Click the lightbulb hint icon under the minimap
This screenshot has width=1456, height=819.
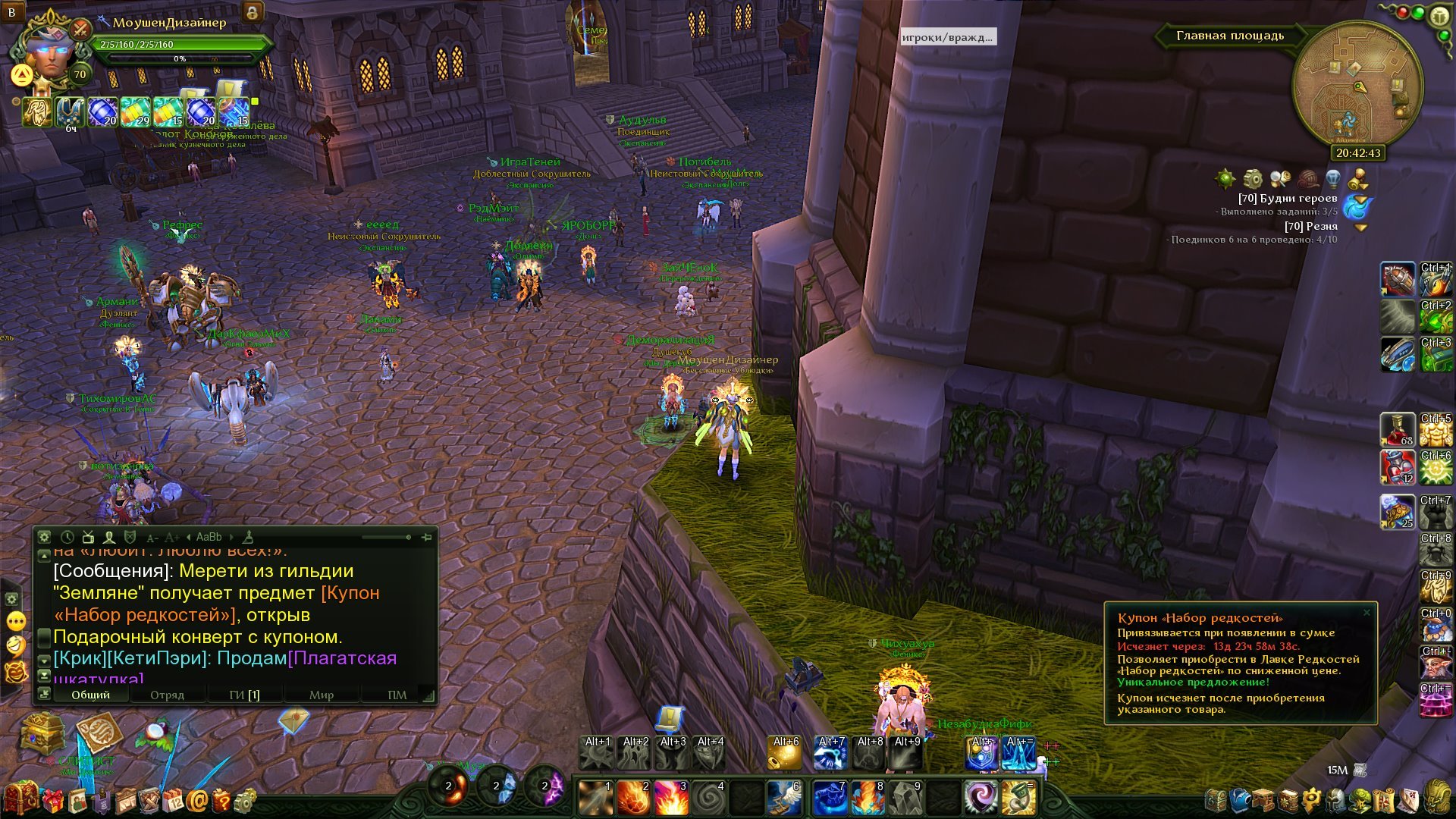tap(1332, 179)
